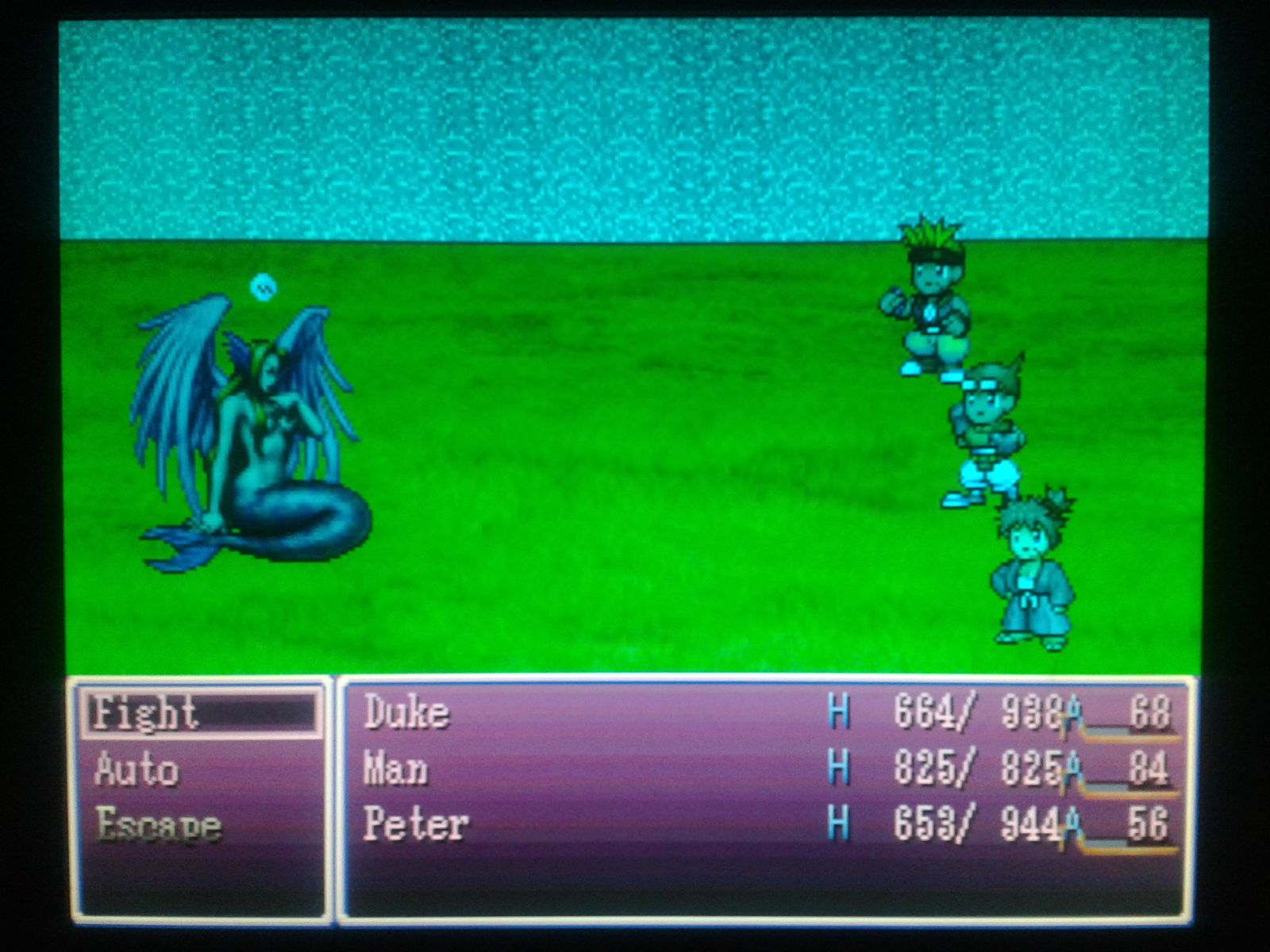The image size is (1270, 952).
Task: Select Man's party status row
Action: pos(766,769)
